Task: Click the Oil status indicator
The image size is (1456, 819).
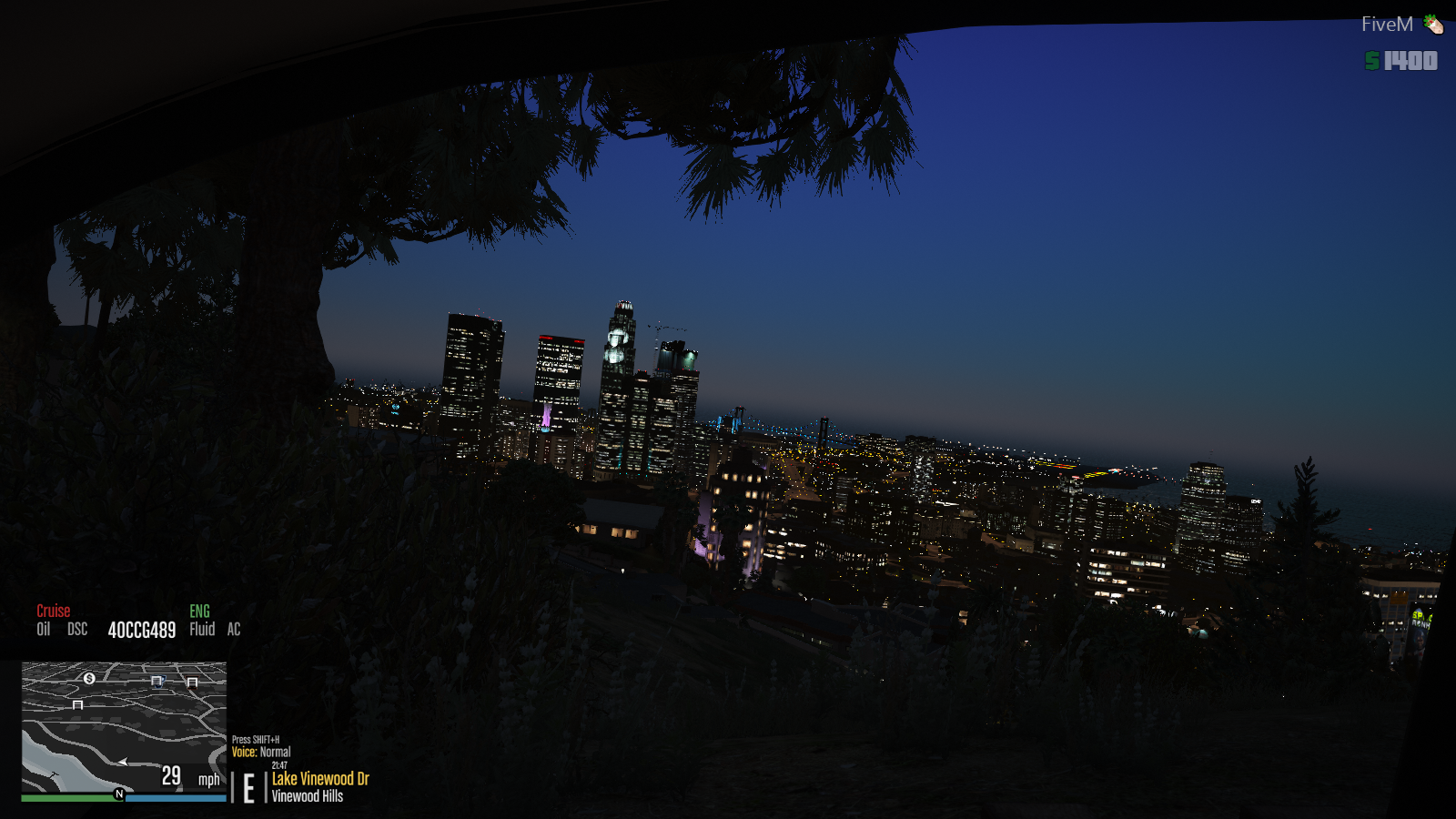Action: [43, 629]
